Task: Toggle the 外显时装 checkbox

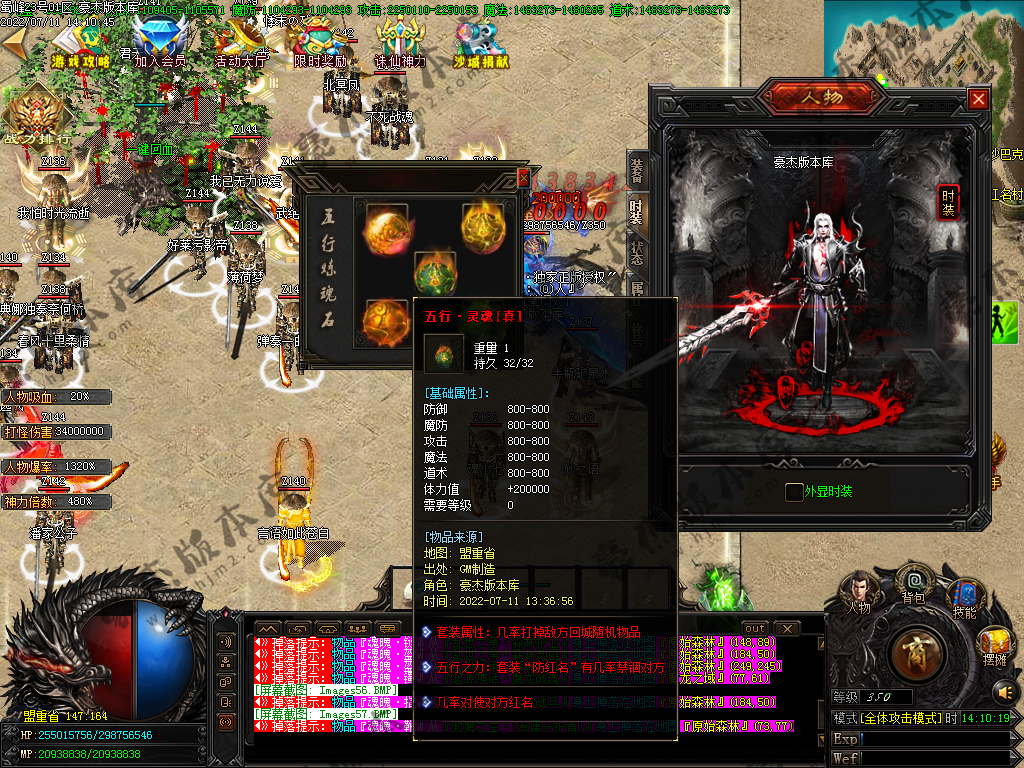Action: pos(794,492)
